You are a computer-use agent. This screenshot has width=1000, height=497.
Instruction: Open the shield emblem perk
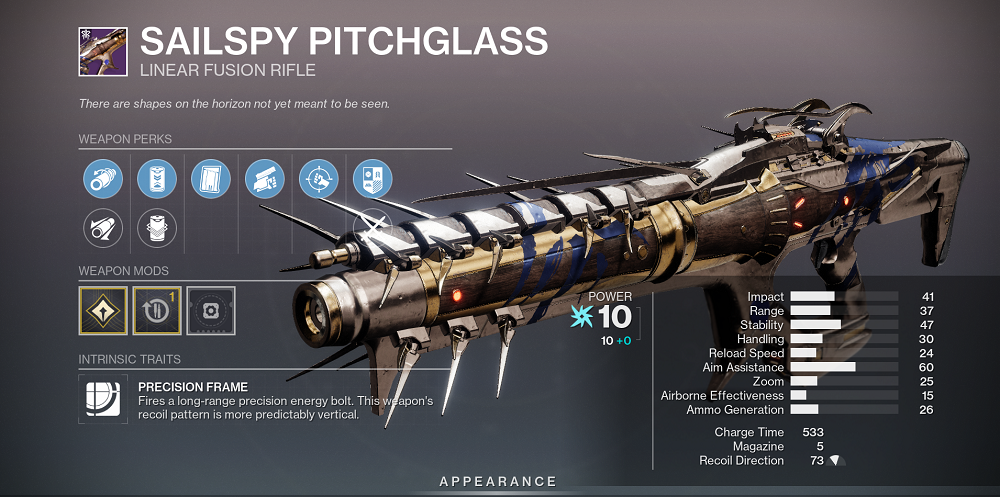(x=373, y=180)
